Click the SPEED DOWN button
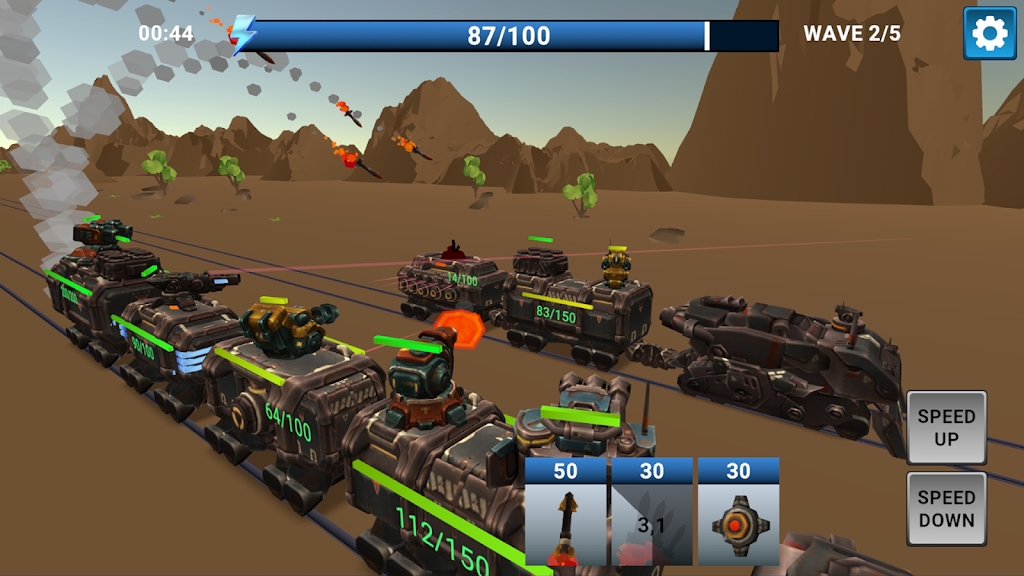 click(x=946, y=508)
